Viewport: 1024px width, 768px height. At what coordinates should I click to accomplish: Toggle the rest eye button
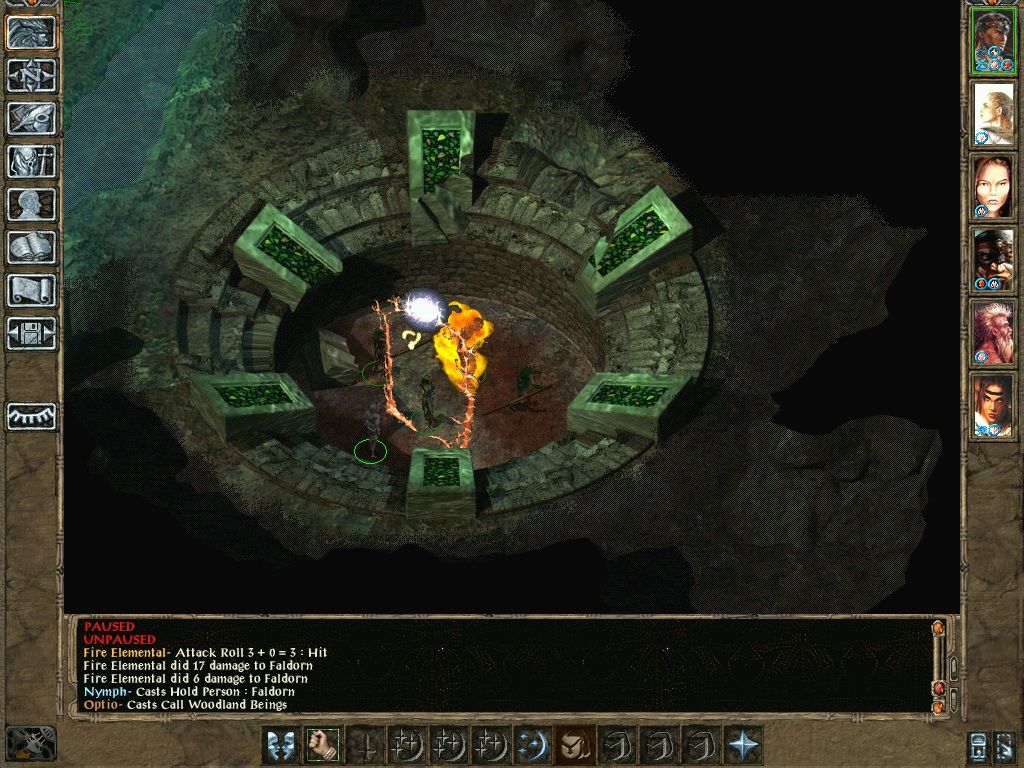coord(31,416)
